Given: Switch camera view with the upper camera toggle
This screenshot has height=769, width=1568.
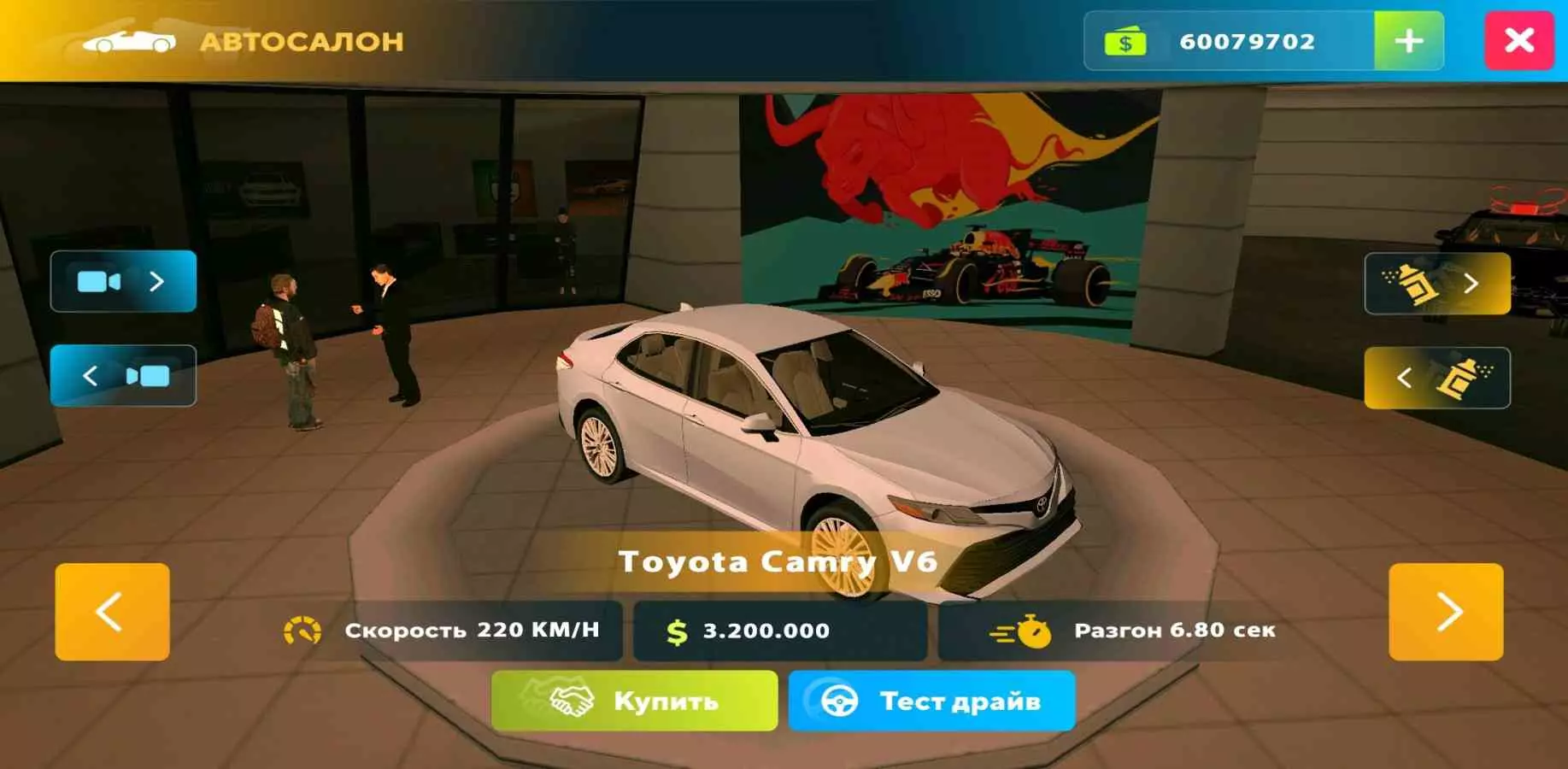Looking at the screenshot, I should pos(122,280).
